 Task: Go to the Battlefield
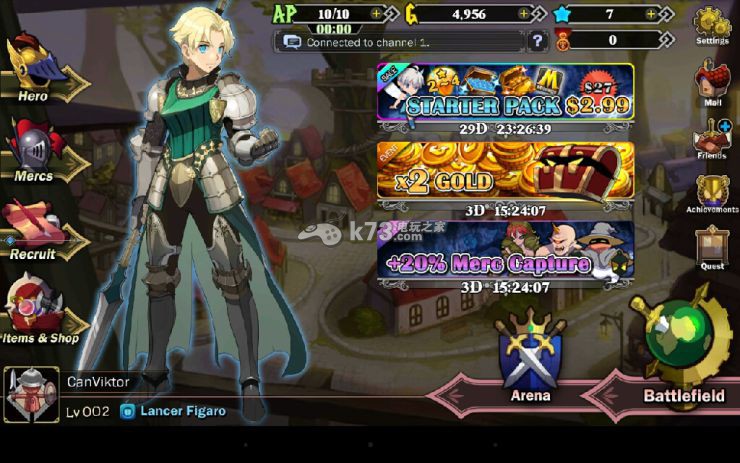click(x=683, y=355)
